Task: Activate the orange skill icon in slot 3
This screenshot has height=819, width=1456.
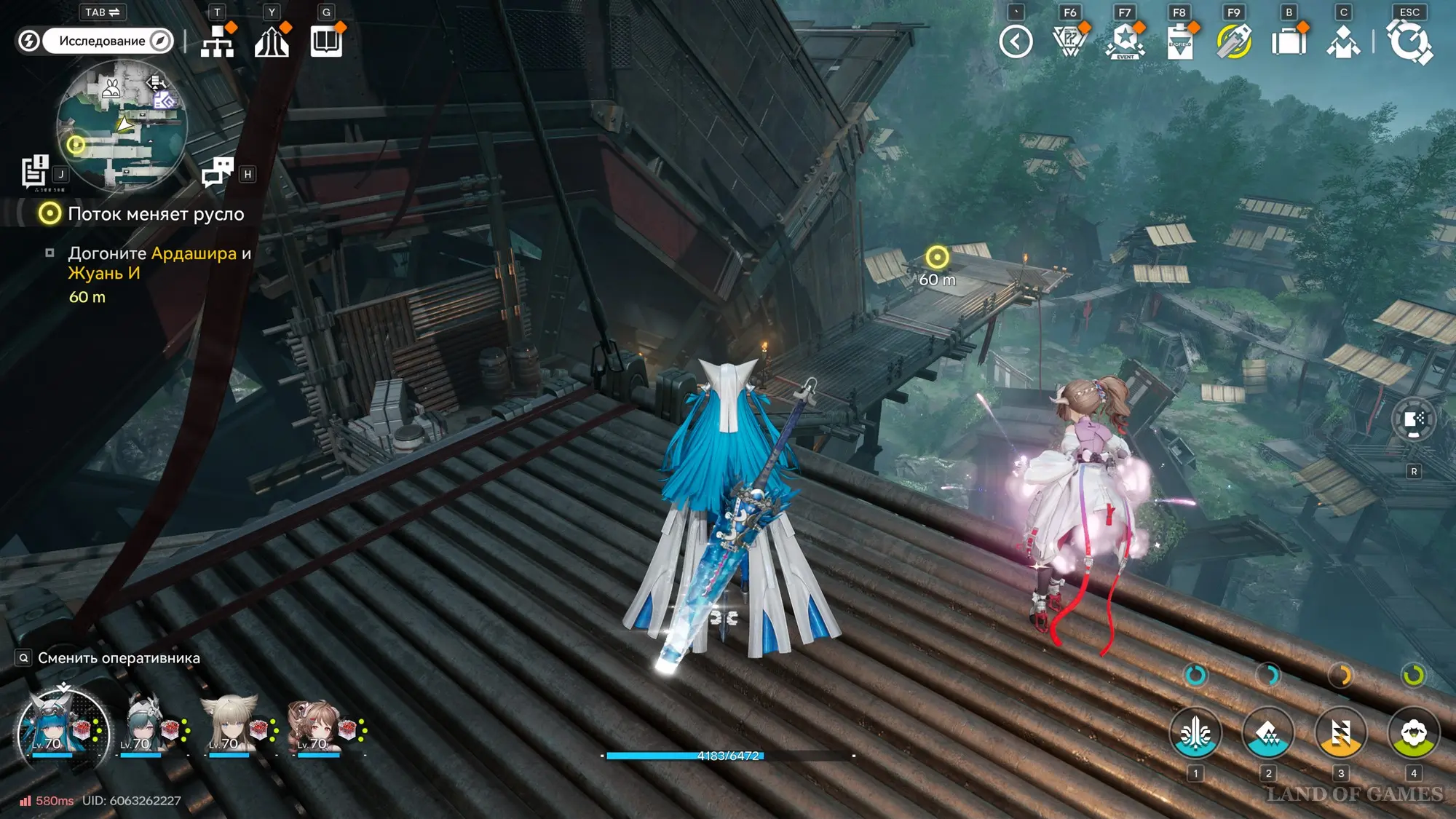Action: pos(1340,732)
